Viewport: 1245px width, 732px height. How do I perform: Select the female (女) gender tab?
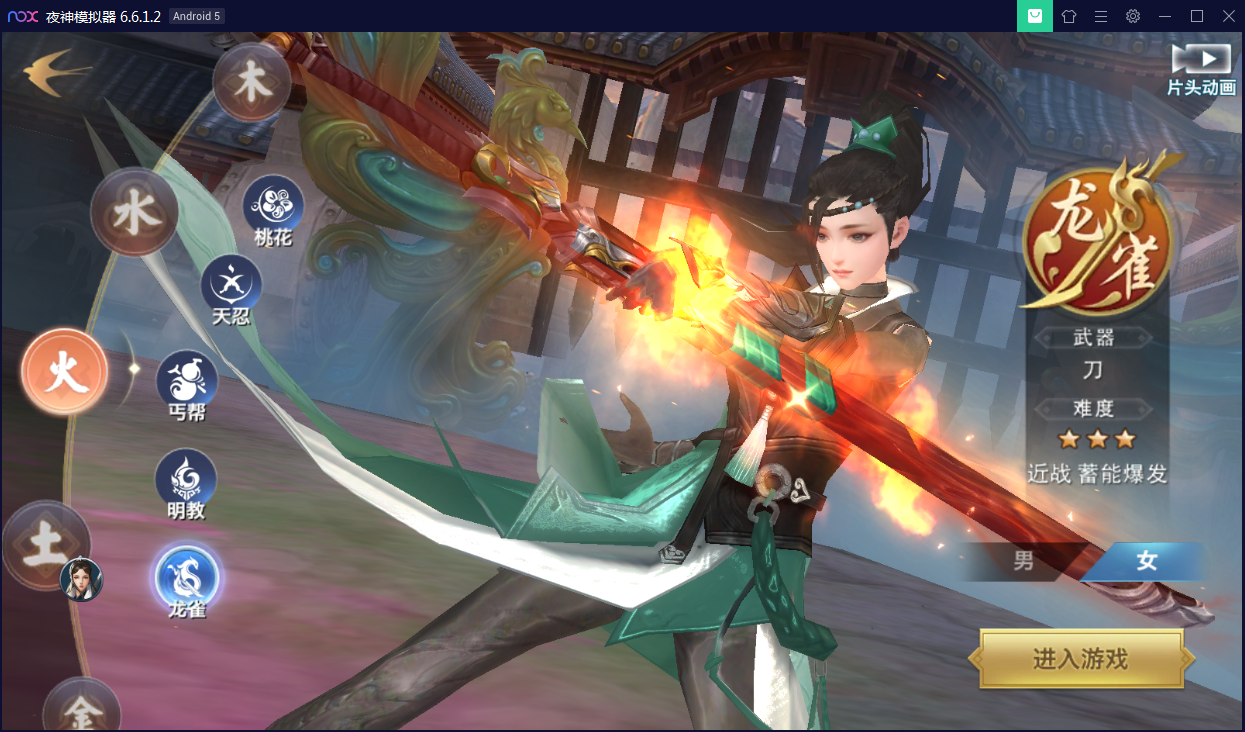[x=1146, y=561]
